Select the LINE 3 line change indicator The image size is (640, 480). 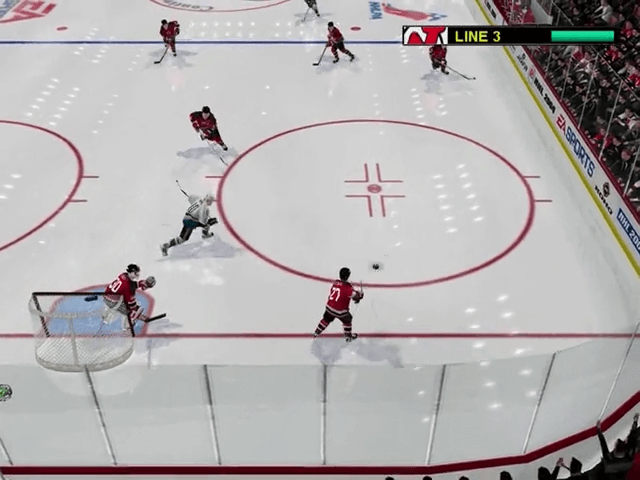[x=477, y=36]
